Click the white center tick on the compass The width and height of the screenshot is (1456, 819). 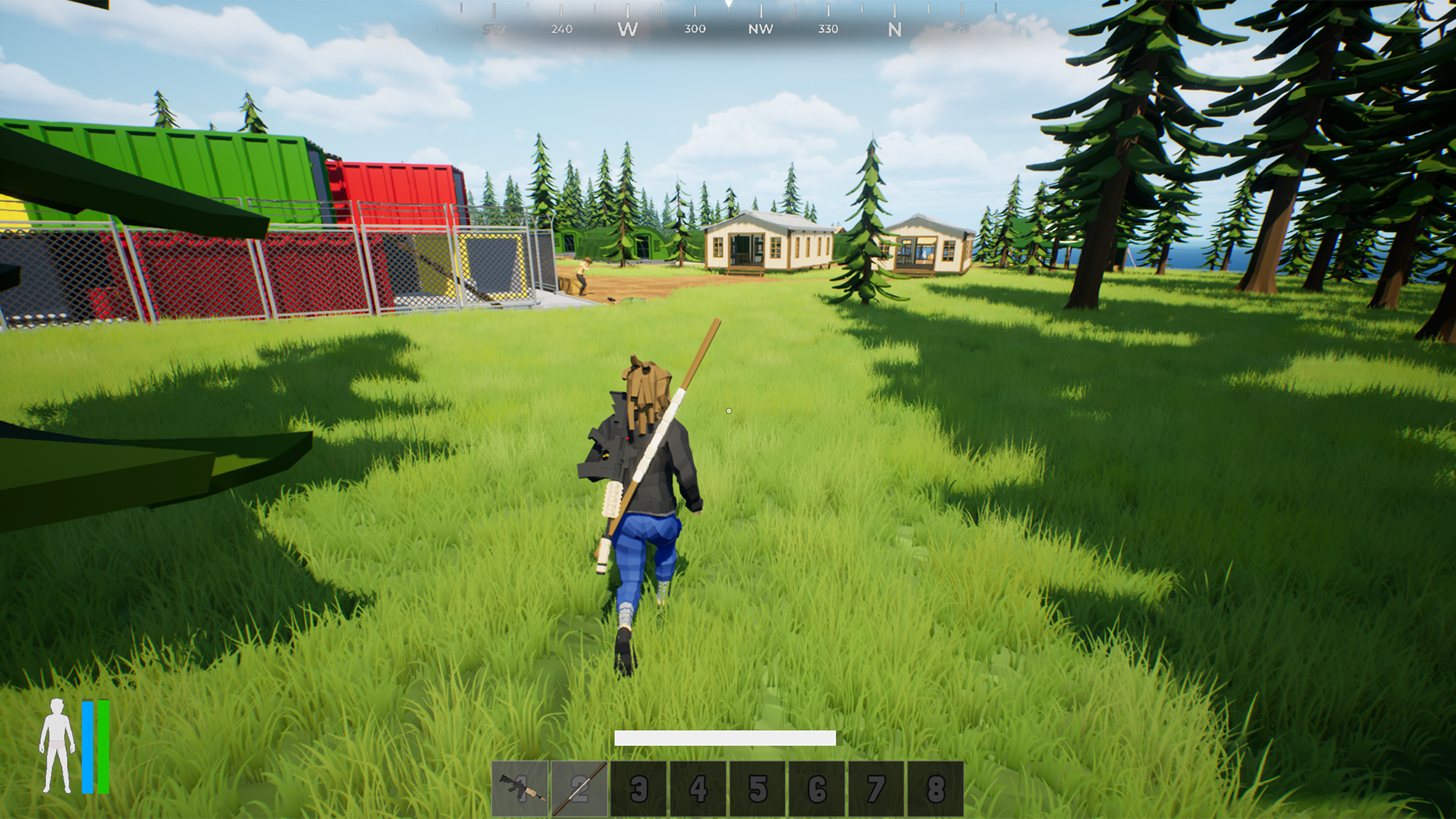point(728,8)
